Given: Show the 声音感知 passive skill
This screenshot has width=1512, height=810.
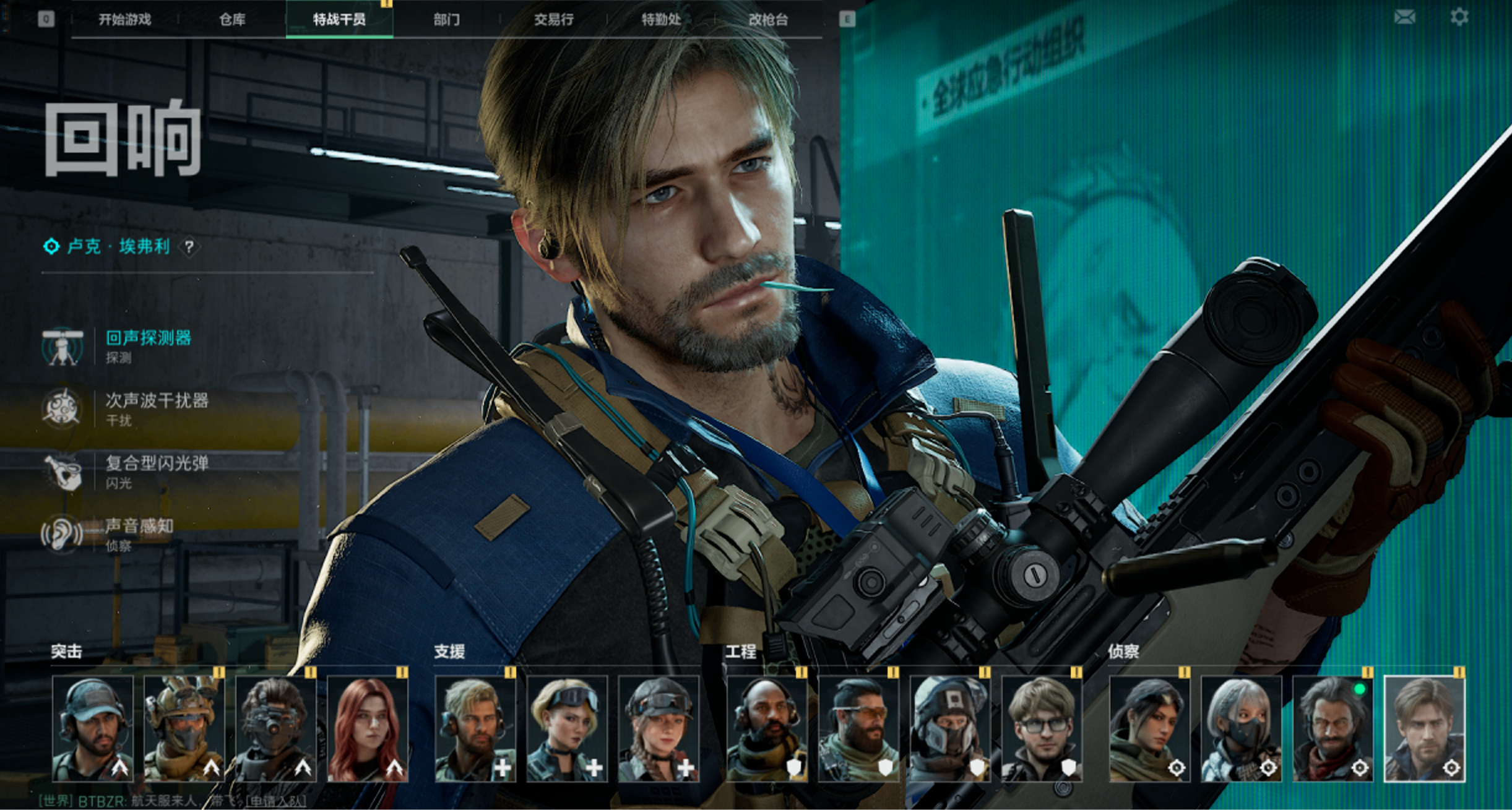Looking at the screenshot, I should [x=139, y=526].
